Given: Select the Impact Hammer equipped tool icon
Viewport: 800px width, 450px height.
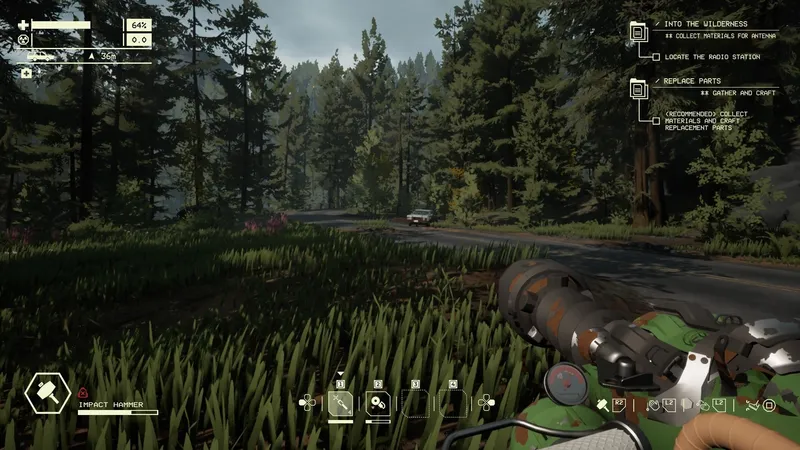Looking at the screenshot, I should (46, 393).
